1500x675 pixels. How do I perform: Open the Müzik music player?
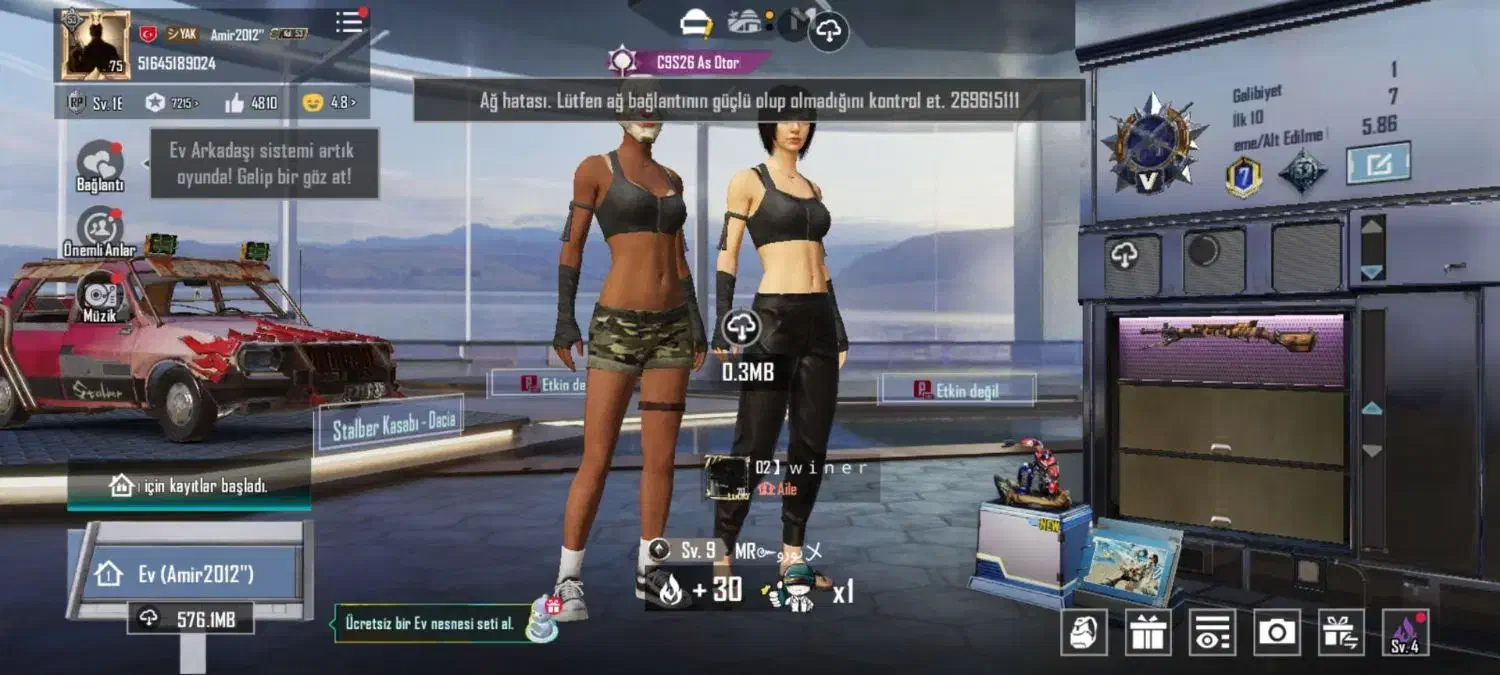pos(100,296)
